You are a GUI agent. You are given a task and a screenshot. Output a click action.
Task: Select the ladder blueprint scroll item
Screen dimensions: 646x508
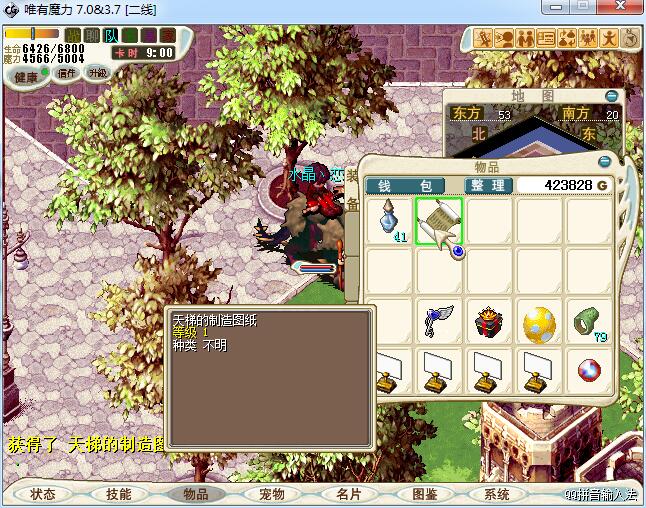[x=439, y=221]
